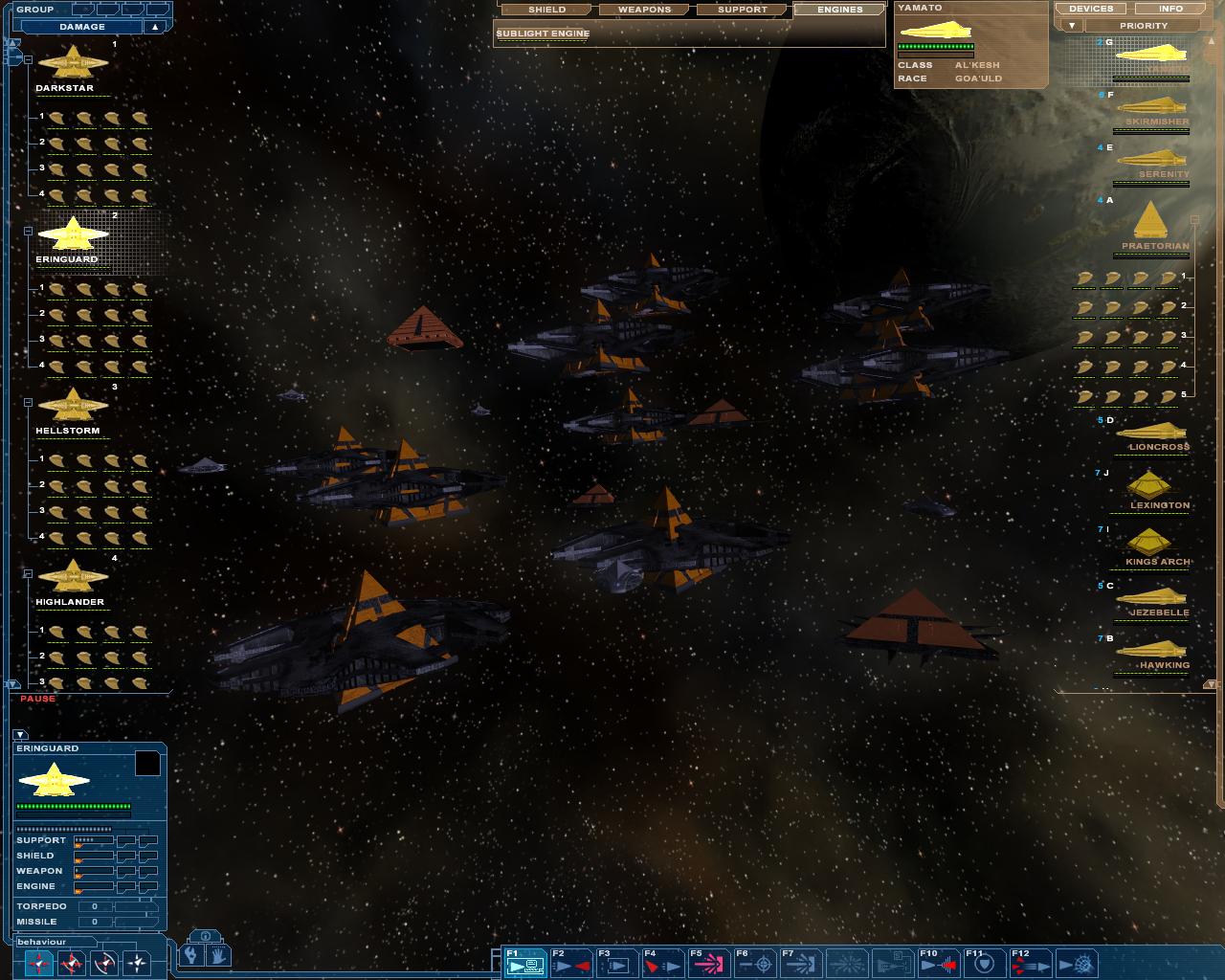
Task: Select the Support tab
Action: [743, 10]
